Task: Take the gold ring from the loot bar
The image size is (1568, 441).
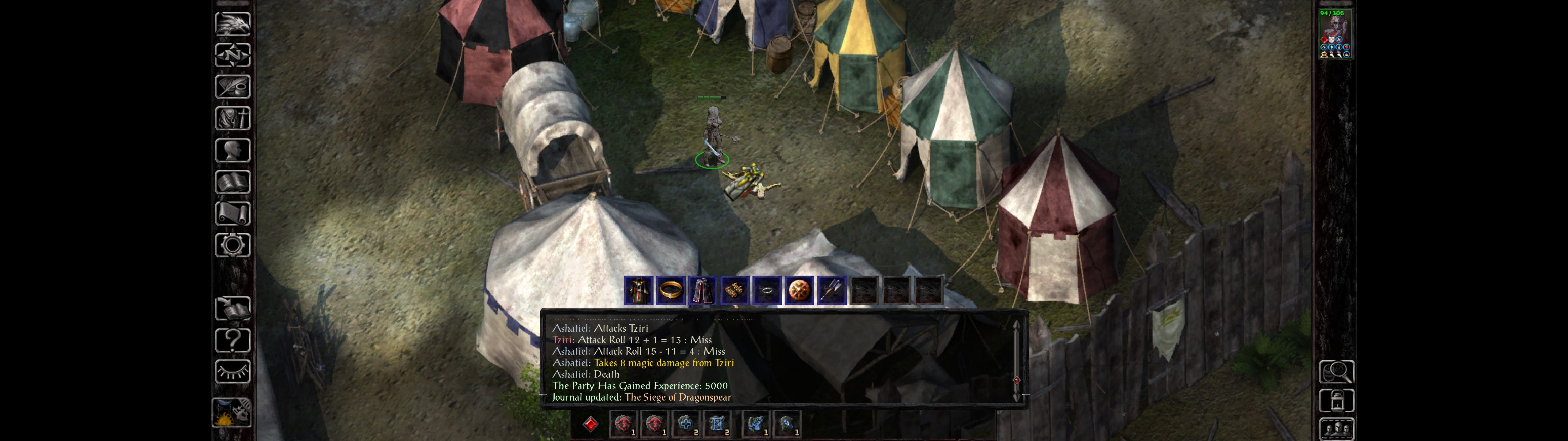Action: (x=671, y=291)
